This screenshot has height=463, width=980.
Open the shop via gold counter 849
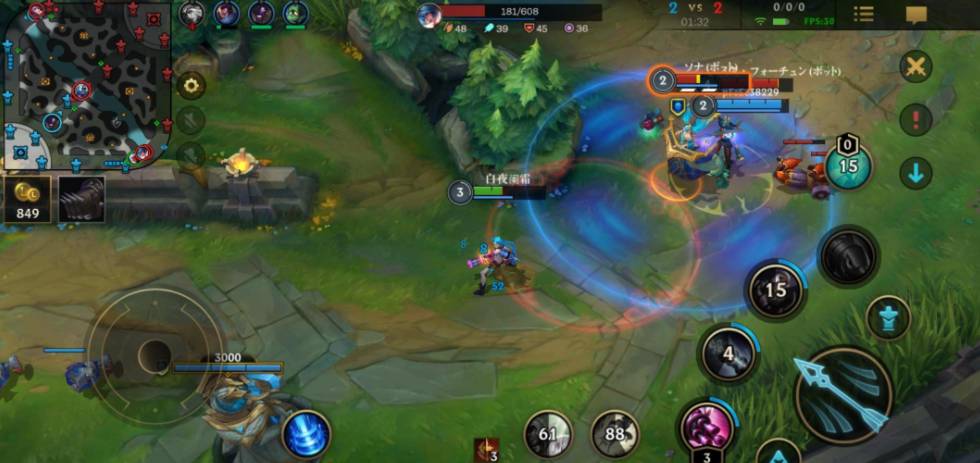click(x=27, y=200)
